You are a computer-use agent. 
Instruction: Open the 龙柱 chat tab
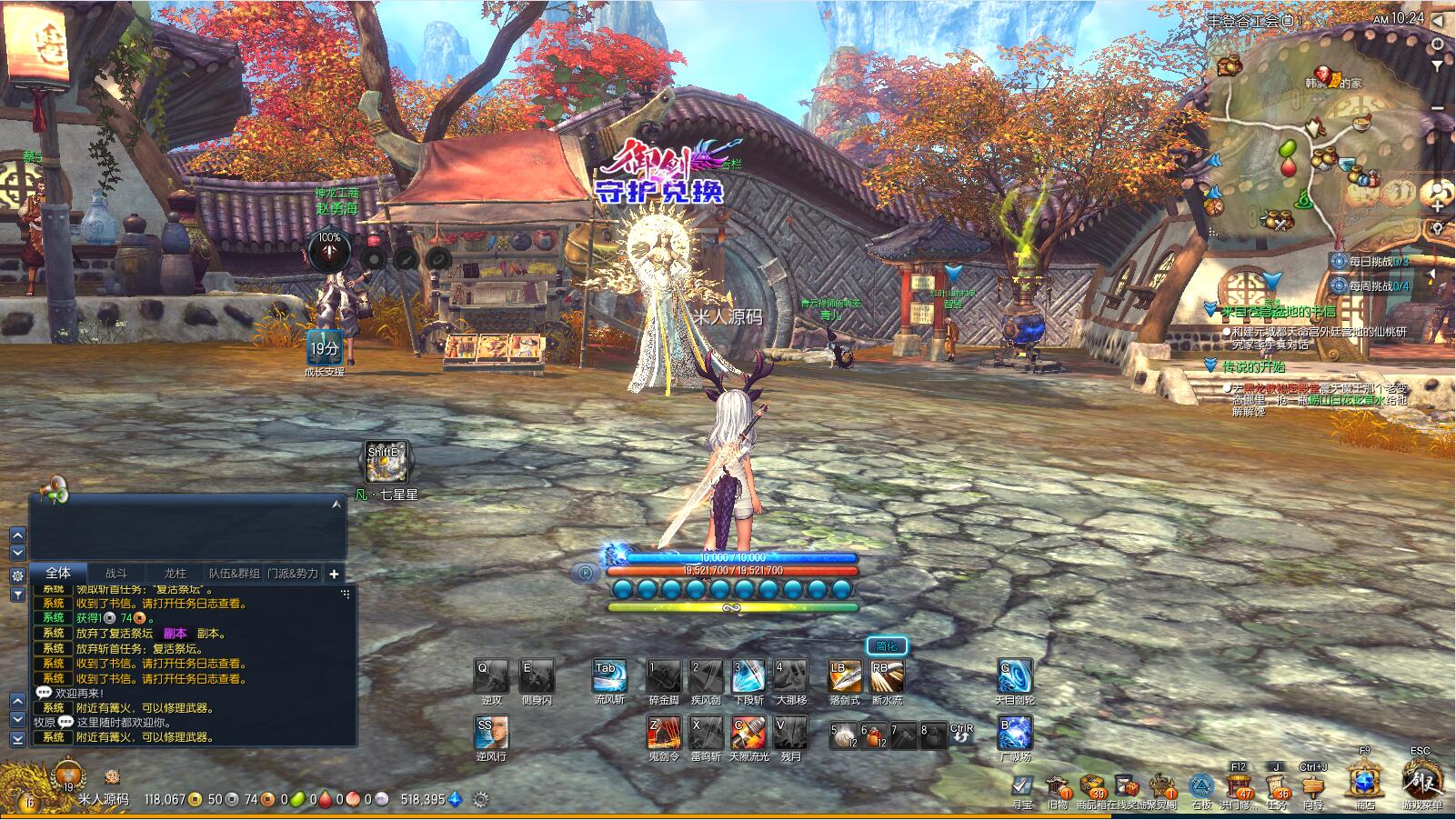(x=175, y=574)
